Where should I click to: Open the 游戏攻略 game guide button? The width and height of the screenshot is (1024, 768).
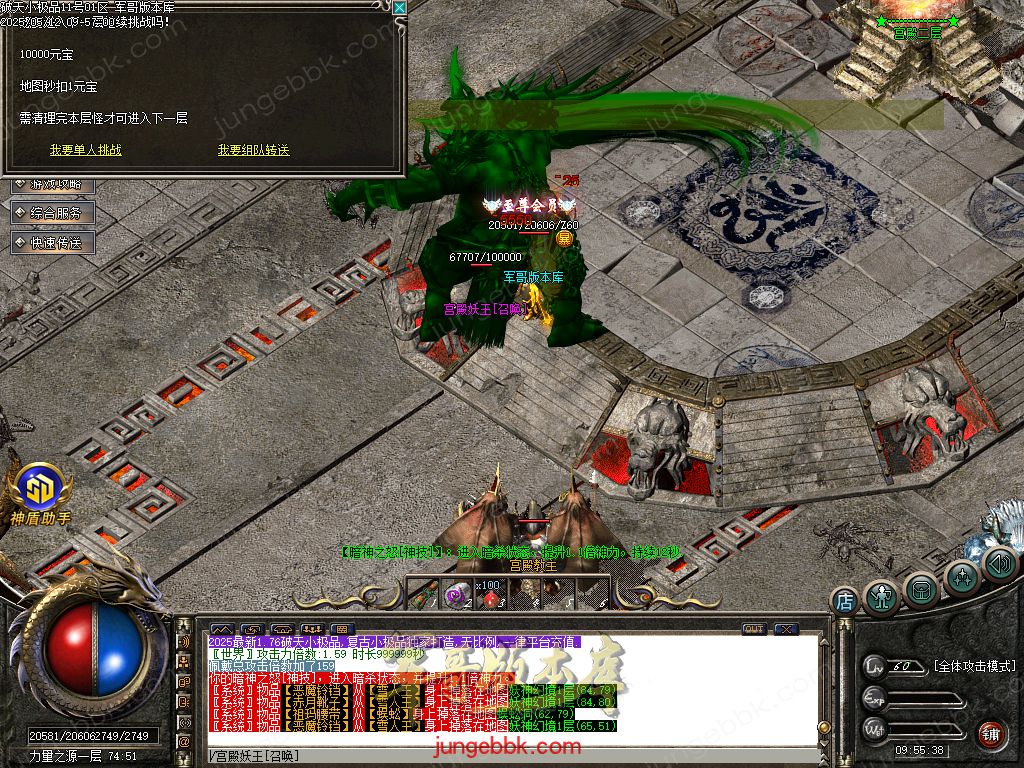click(55, 185)
